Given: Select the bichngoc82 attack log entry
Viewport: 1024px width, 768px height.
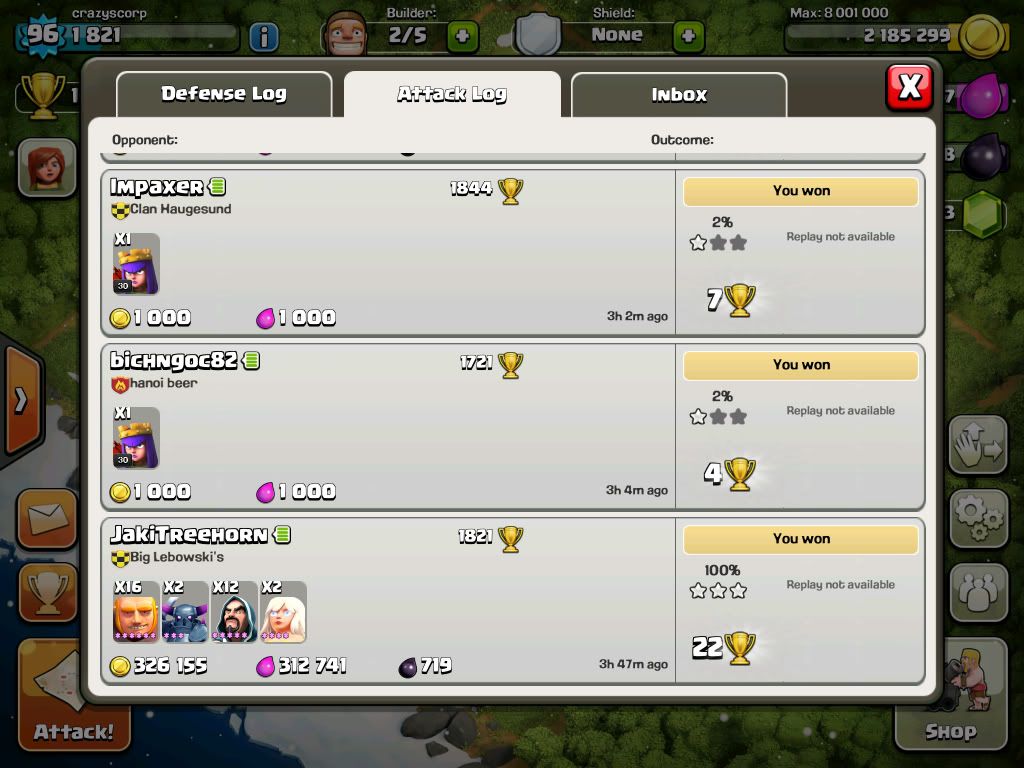Looking at the screenshot, I should pyautogui.click(x=390, y=428).
